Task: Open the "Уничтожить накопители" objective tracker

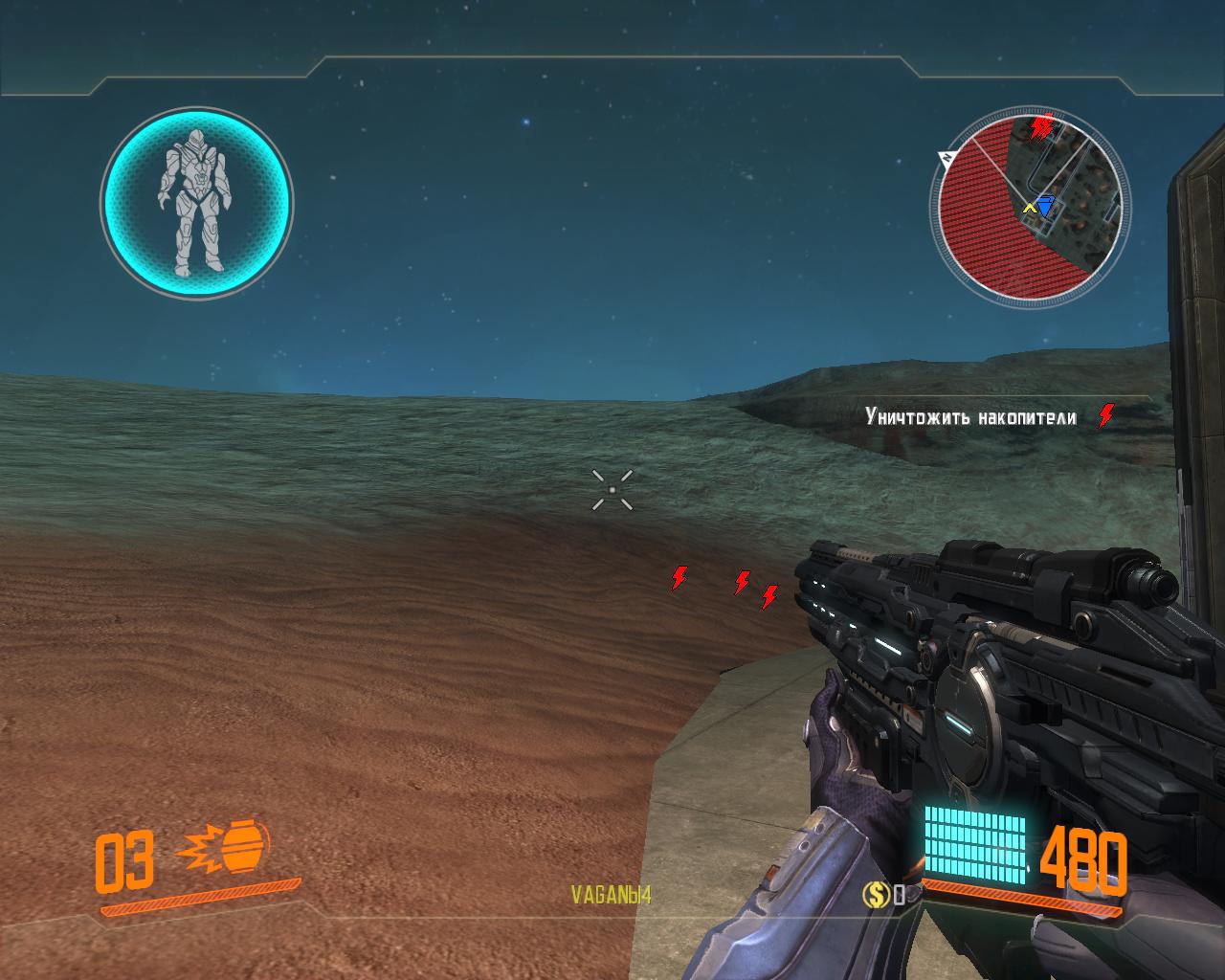Action: [x=970, y=417]
